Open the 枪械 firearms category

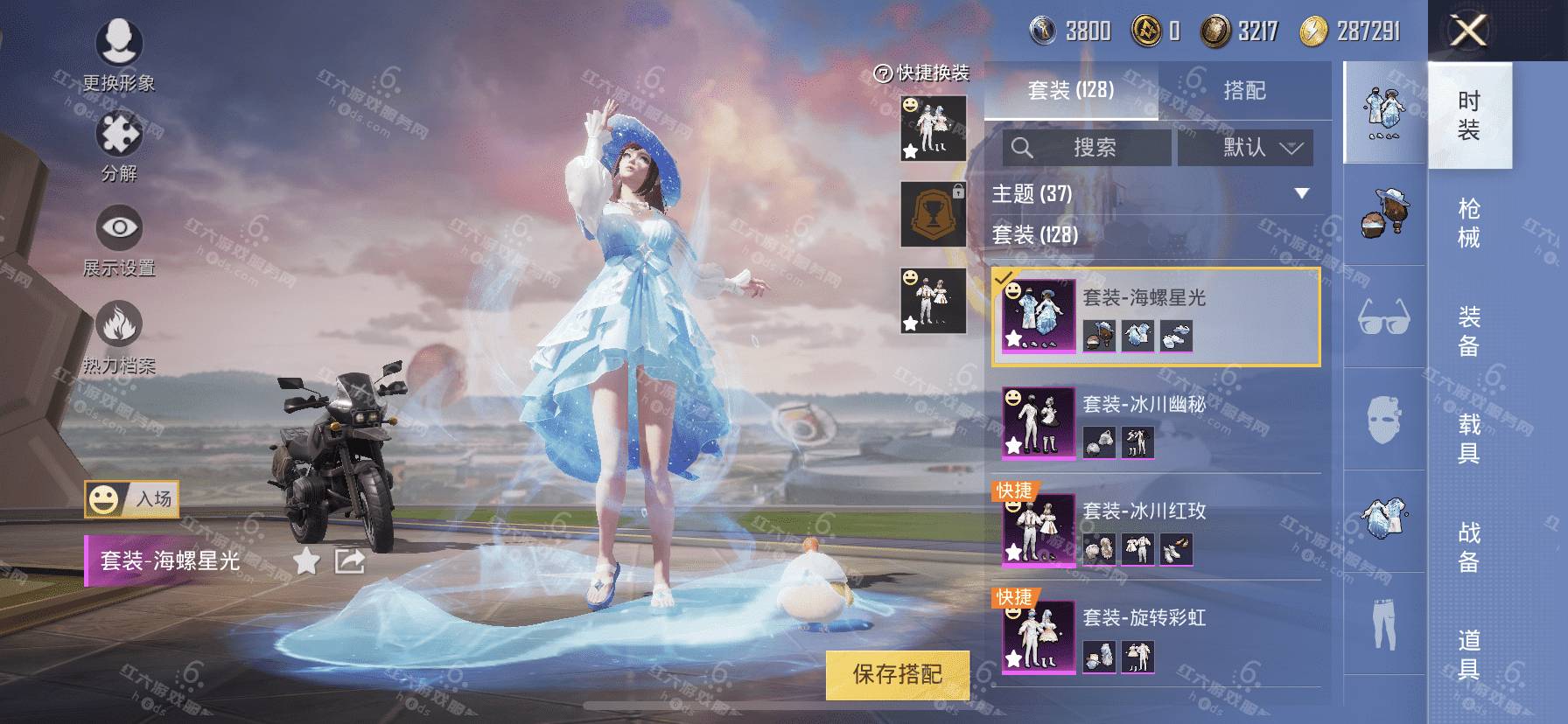pyautogui.click(x=1469, y=223)
